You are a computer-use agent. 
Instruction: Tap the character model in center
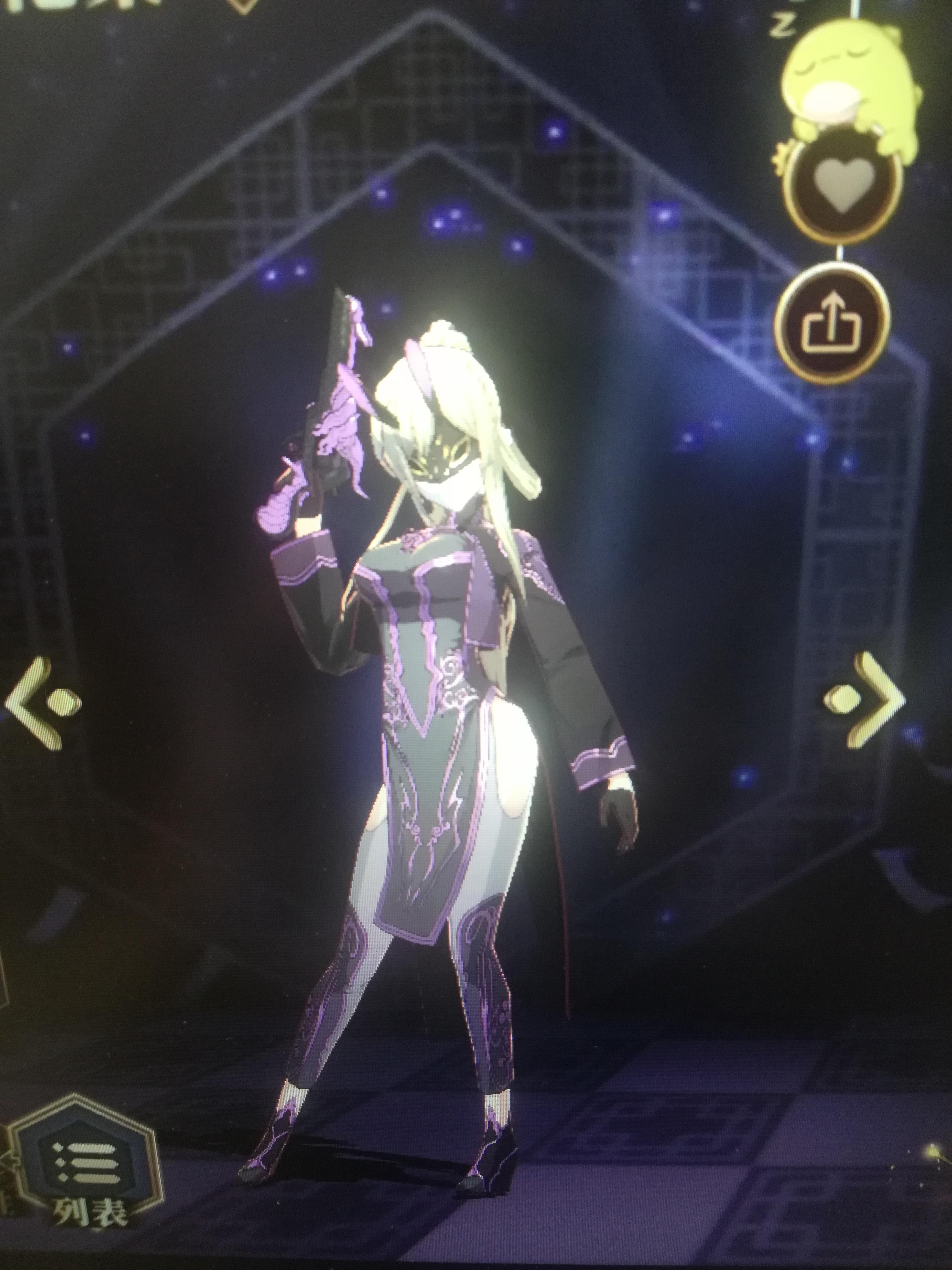[448, 689]
